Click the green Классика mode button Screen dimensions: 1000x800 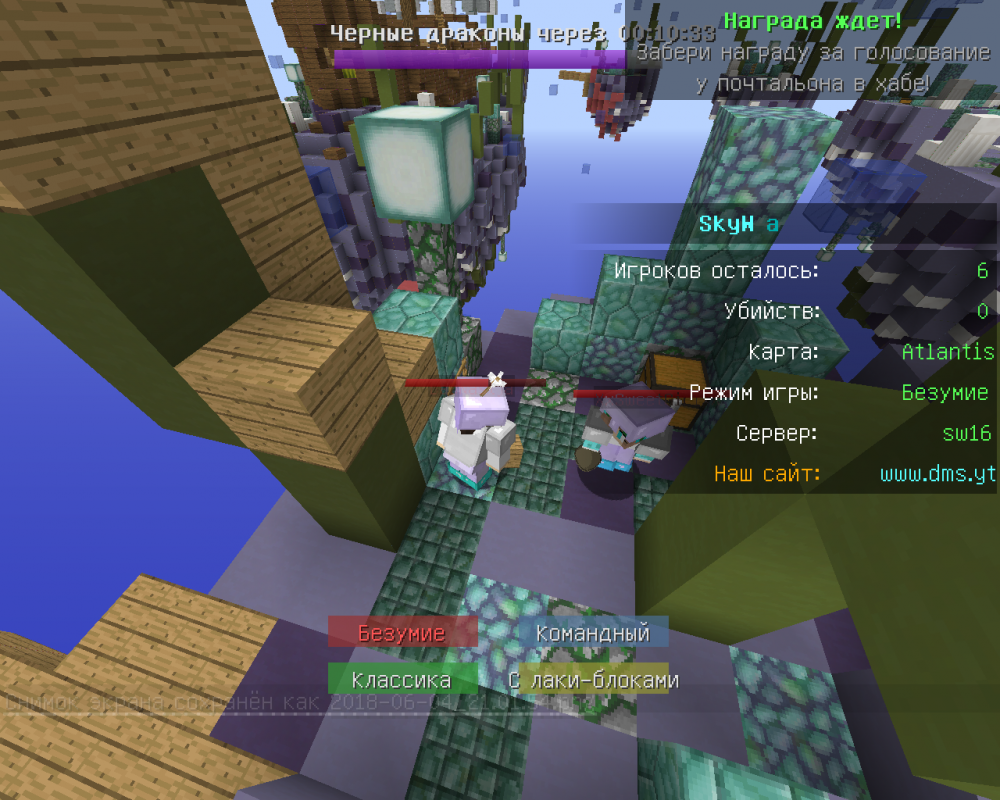[401, 681]
